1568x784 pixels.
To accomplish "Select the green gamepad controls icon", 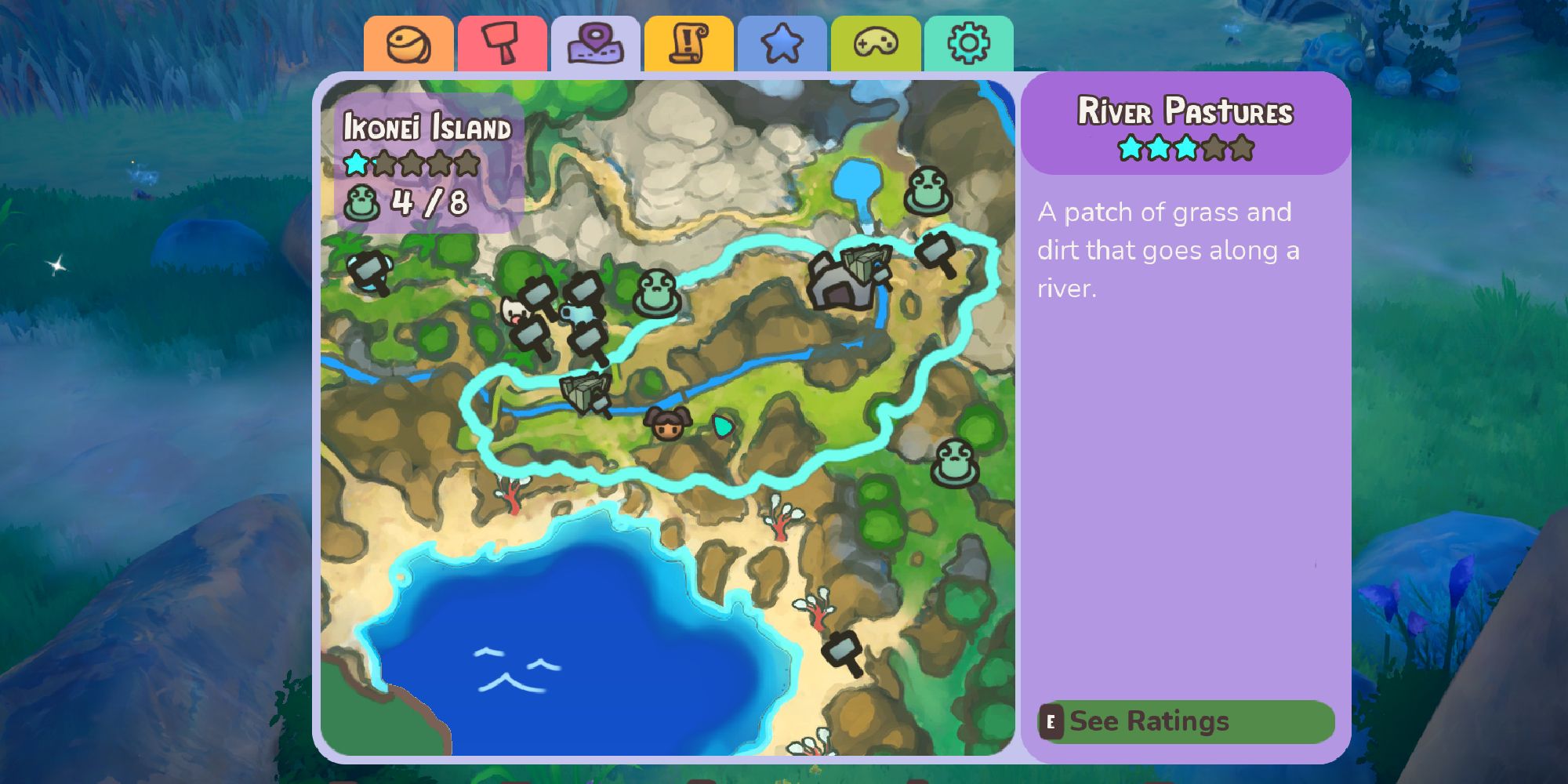I will point(875,45).
